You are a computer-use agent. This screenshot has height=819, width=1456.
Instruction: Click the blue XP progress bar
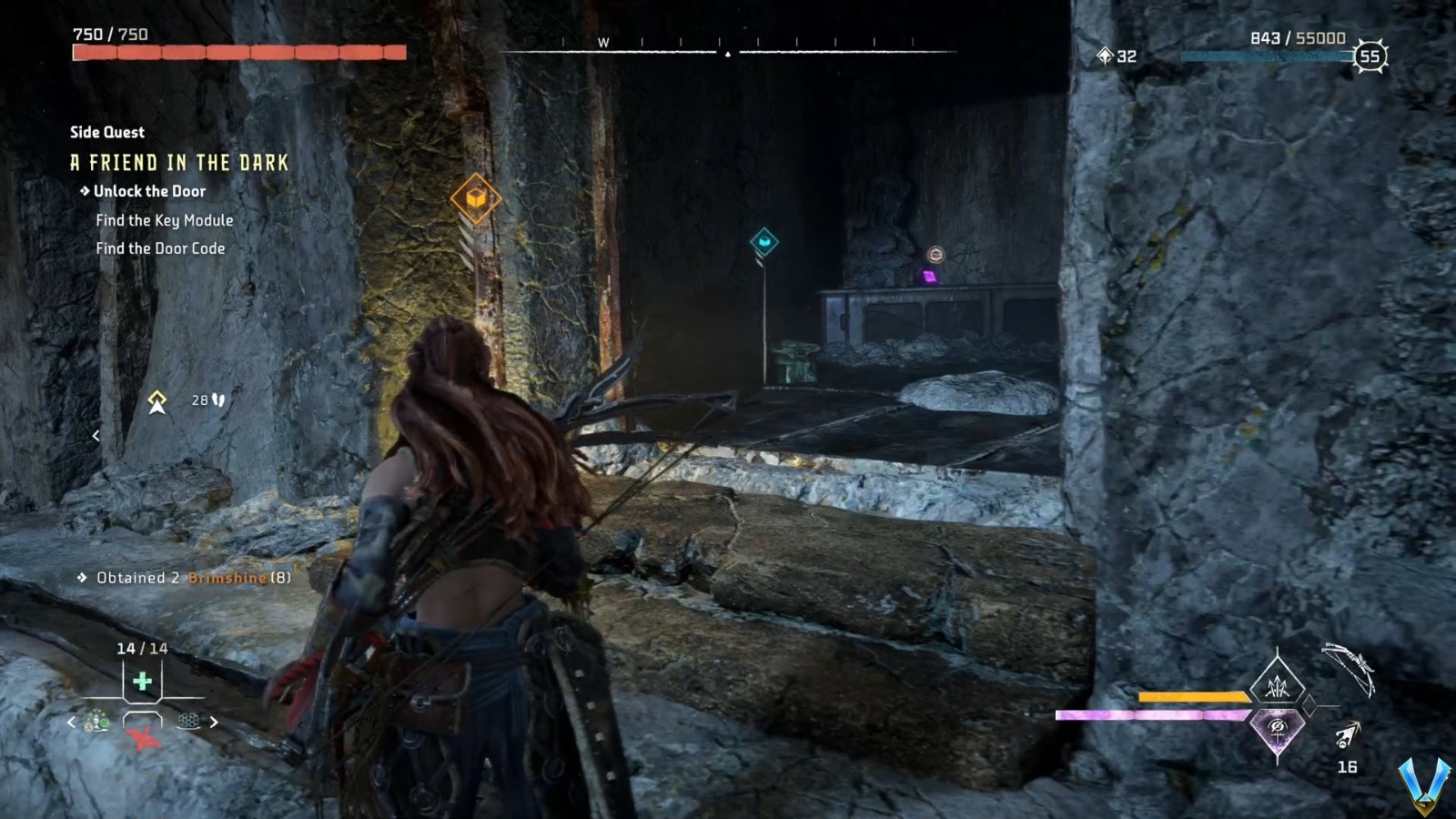pos(1265,55)
